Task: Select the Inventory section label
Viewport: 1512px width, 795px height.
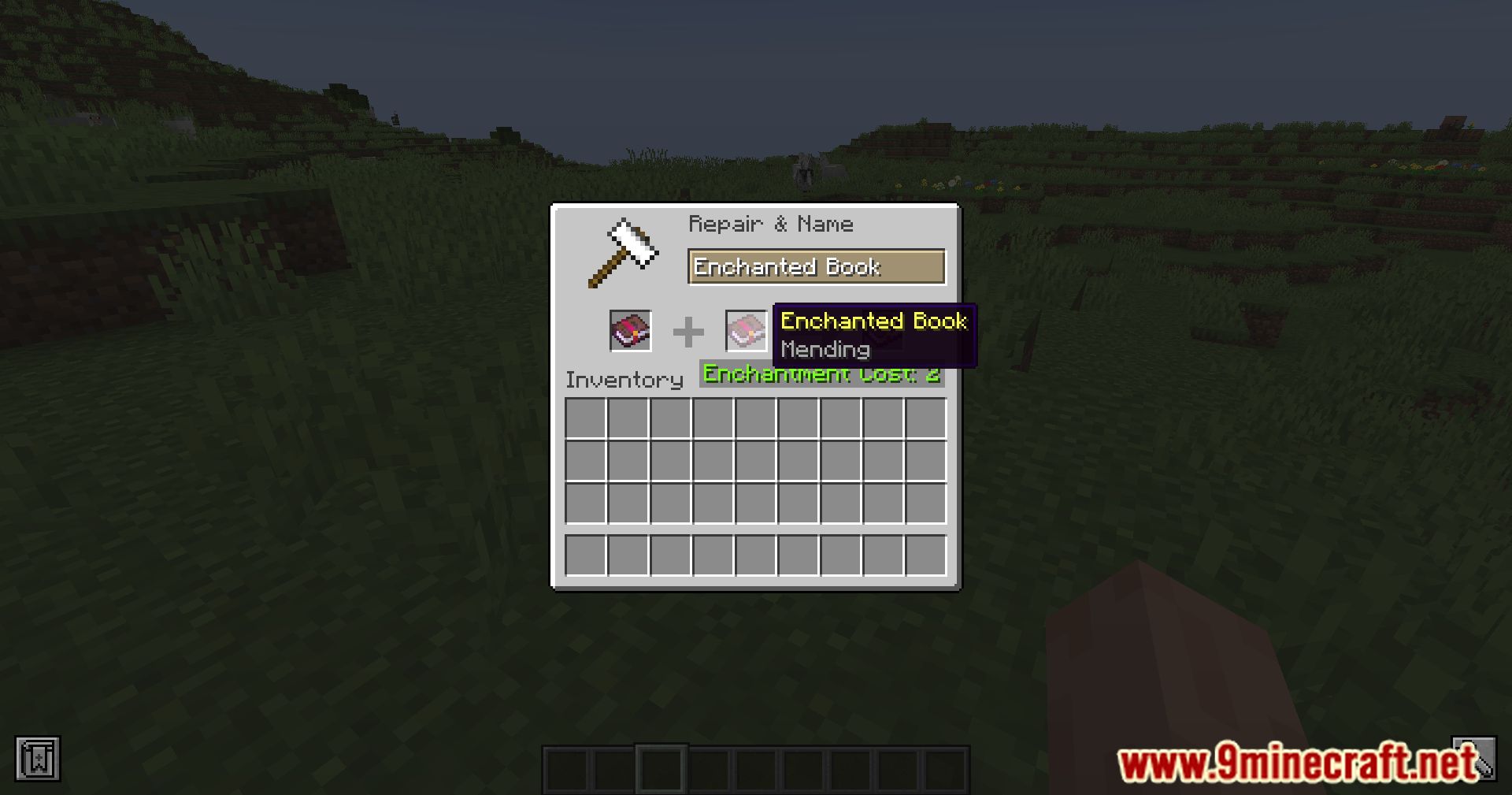Action: pos(624,379)
